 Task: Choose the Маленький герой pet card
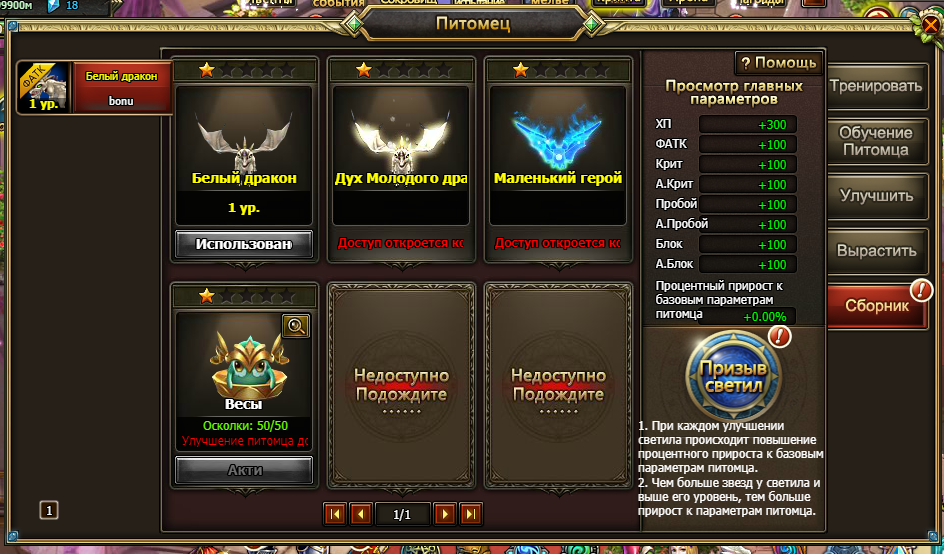coord(558,150)
